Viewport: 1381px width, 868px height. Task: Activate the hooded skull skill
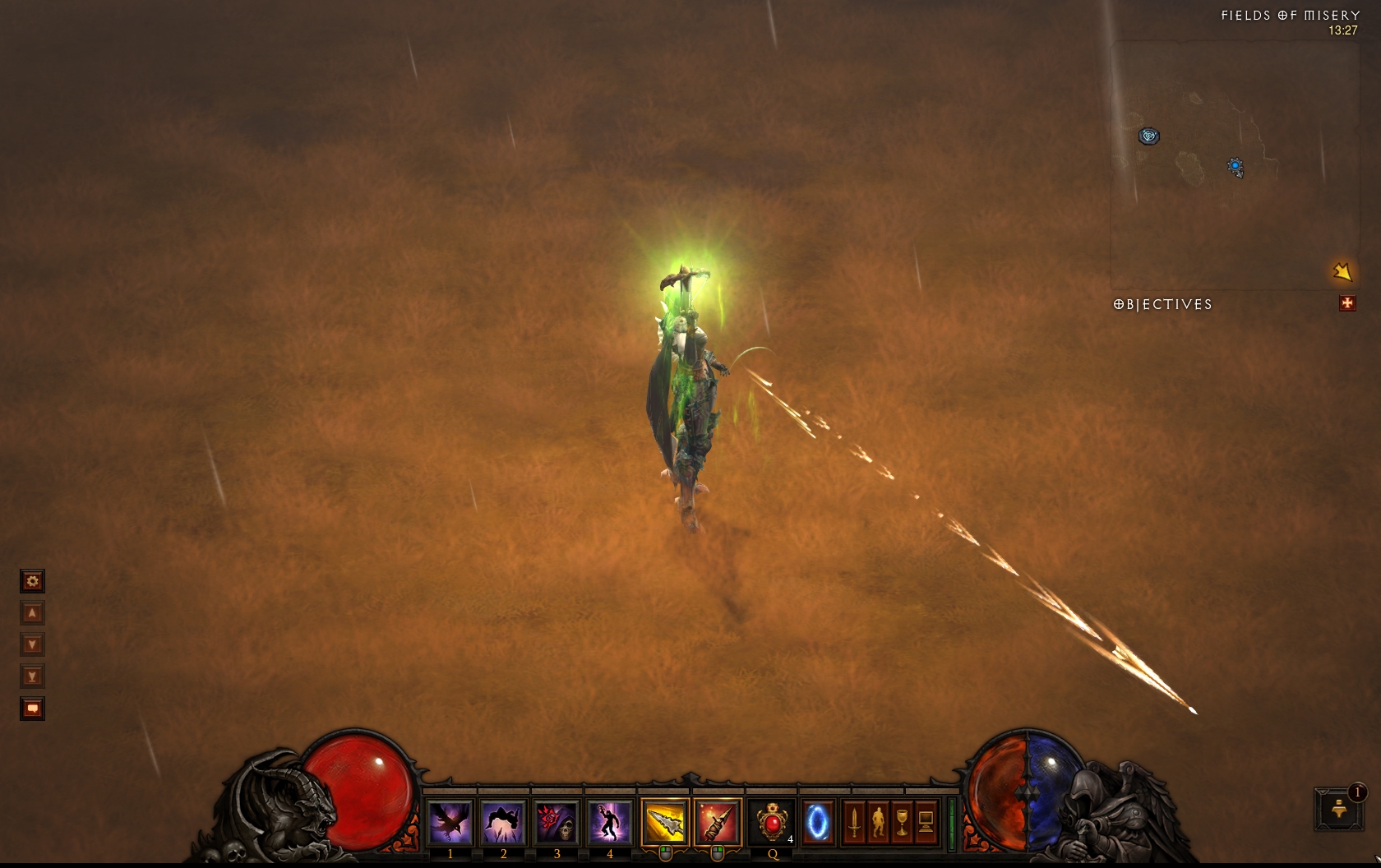pos(557,821)
